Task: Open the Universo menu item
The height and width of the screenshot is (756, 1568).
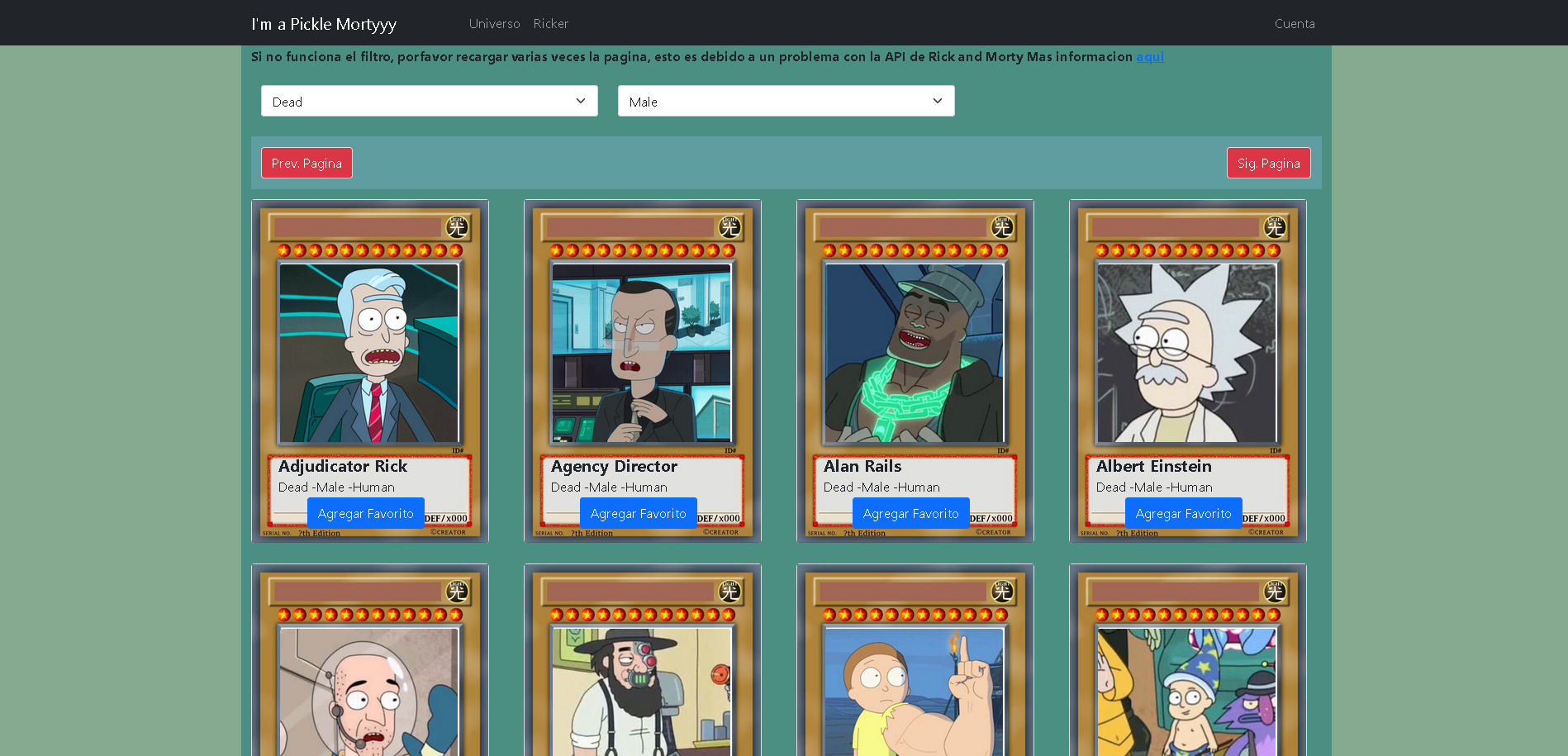Action: click(493, 23)
